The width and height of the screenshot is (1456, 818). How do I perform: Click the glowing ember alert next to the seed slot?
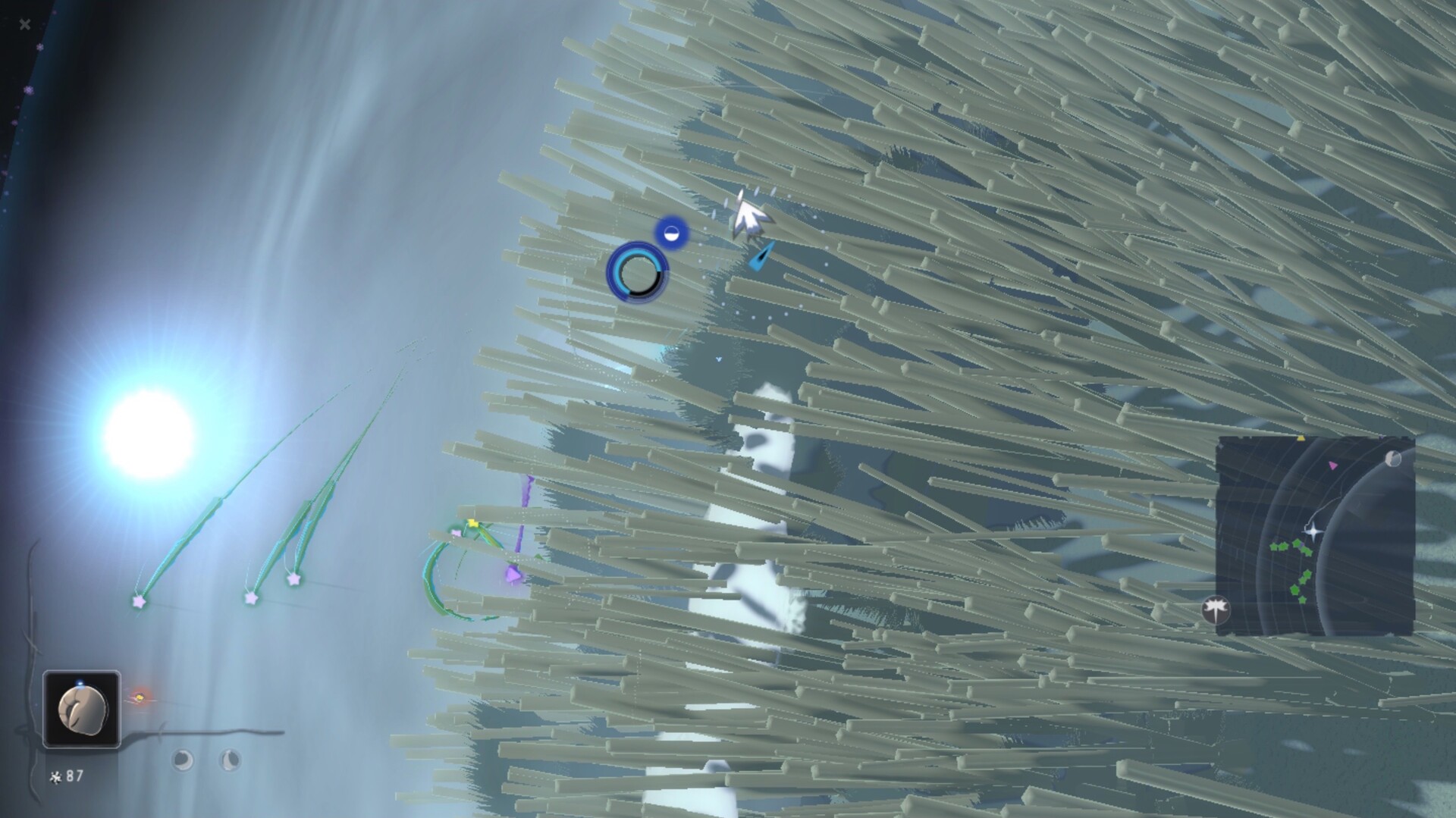coord(139,697)
